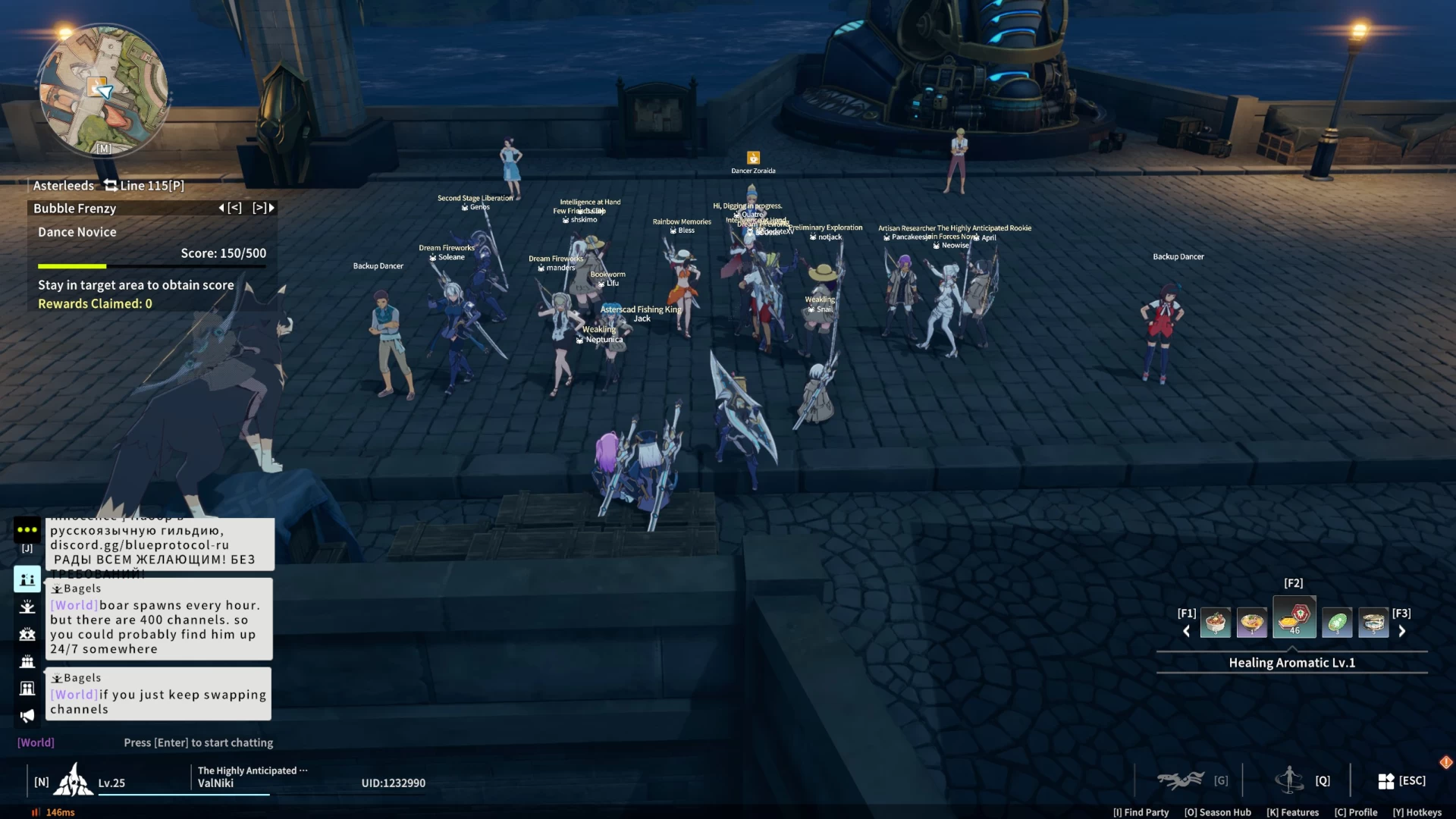Select the highlighted two-person chat channel tab
This screenshot has width=1456, height=819.
[x=27, y=579]
